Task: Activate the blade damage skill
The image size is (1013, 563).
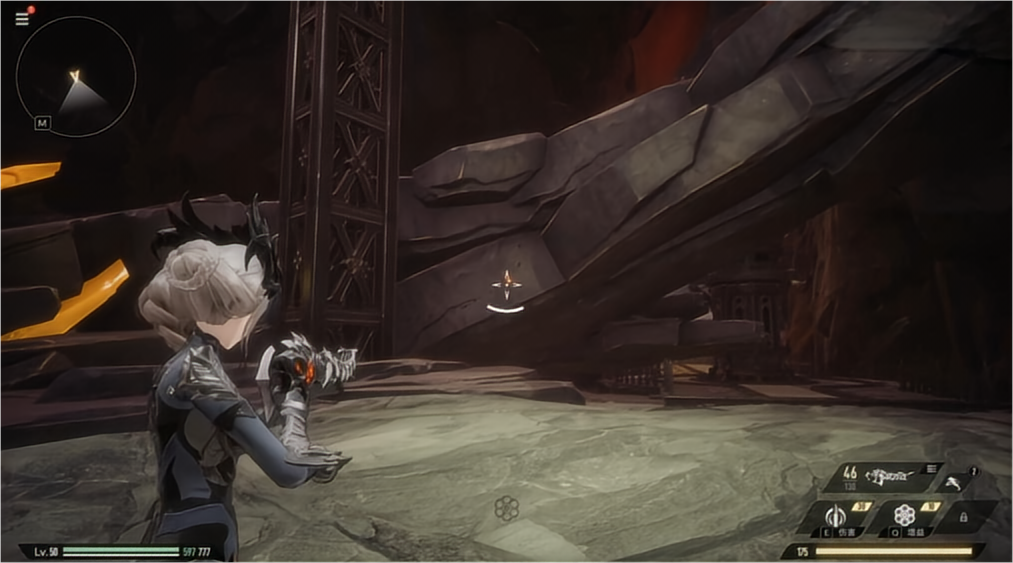Action: pyautogui.click(x=836, y=517)
